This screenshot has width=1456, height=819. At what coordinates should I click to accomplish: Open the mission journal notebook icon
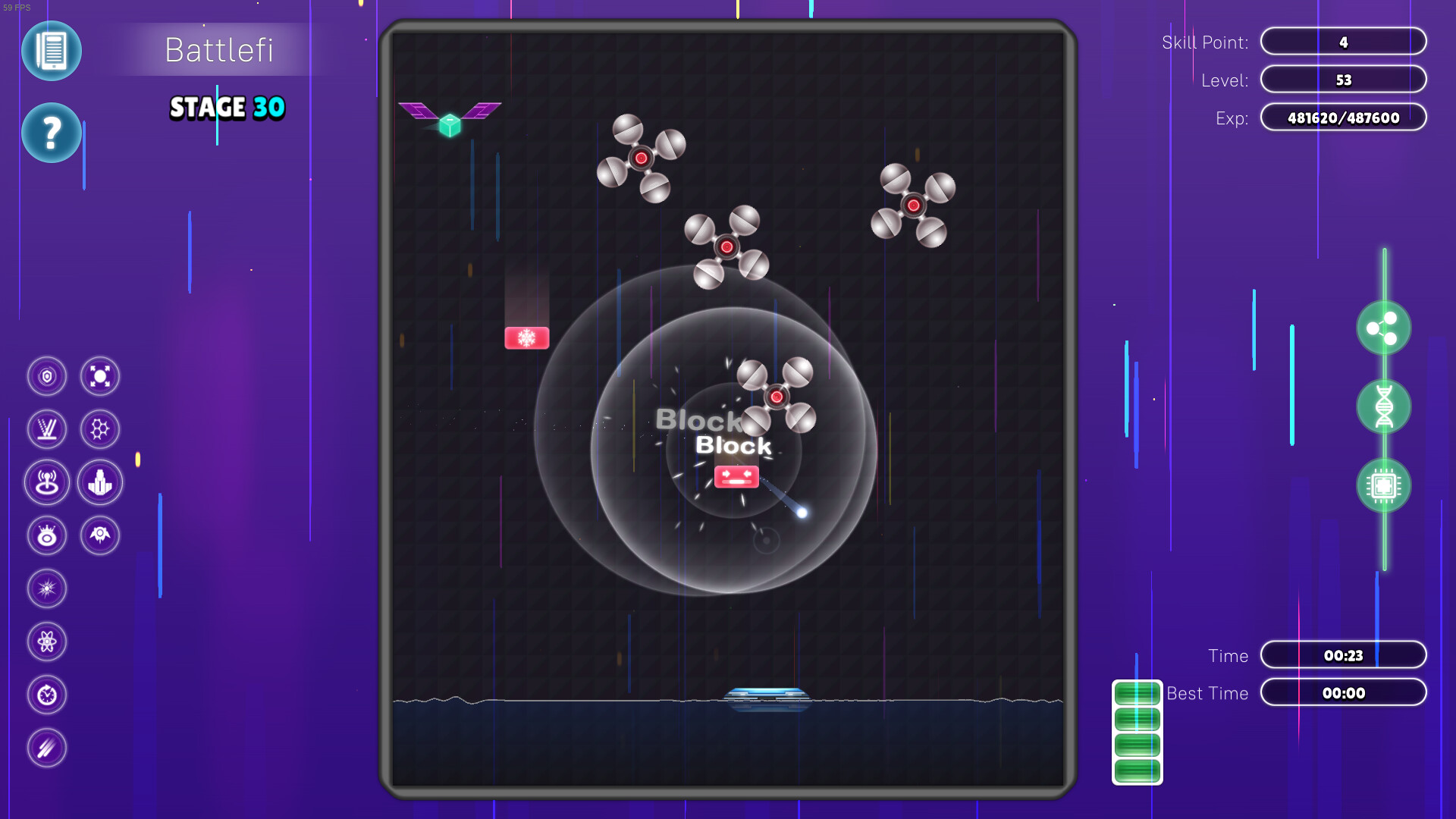point(52,51)
